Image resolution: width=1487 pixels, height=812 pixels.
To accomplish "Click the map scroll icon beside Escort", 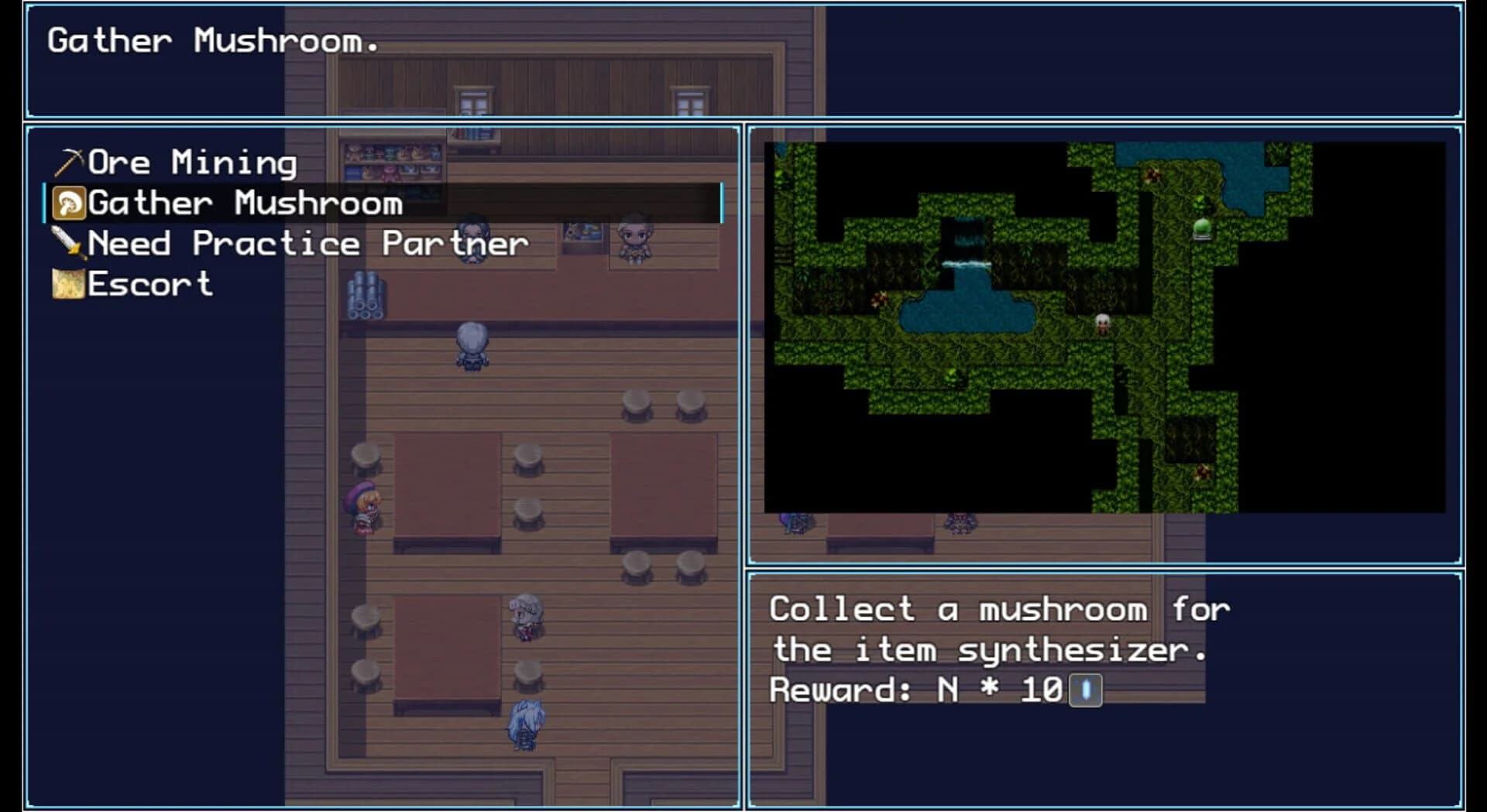I will point(68,284).
